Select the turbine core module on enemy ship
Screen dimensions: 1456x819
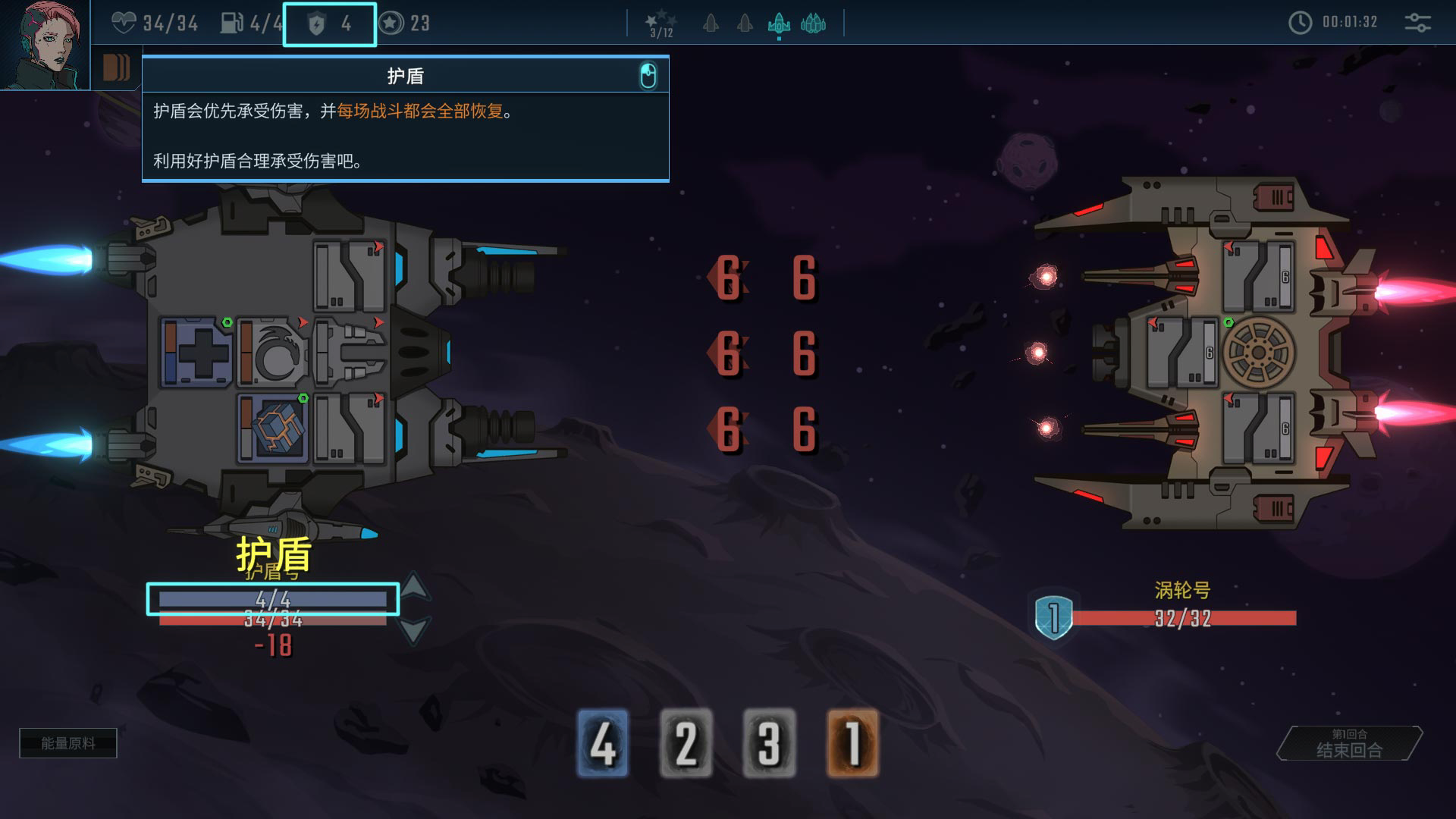(x=1258, y=353)
